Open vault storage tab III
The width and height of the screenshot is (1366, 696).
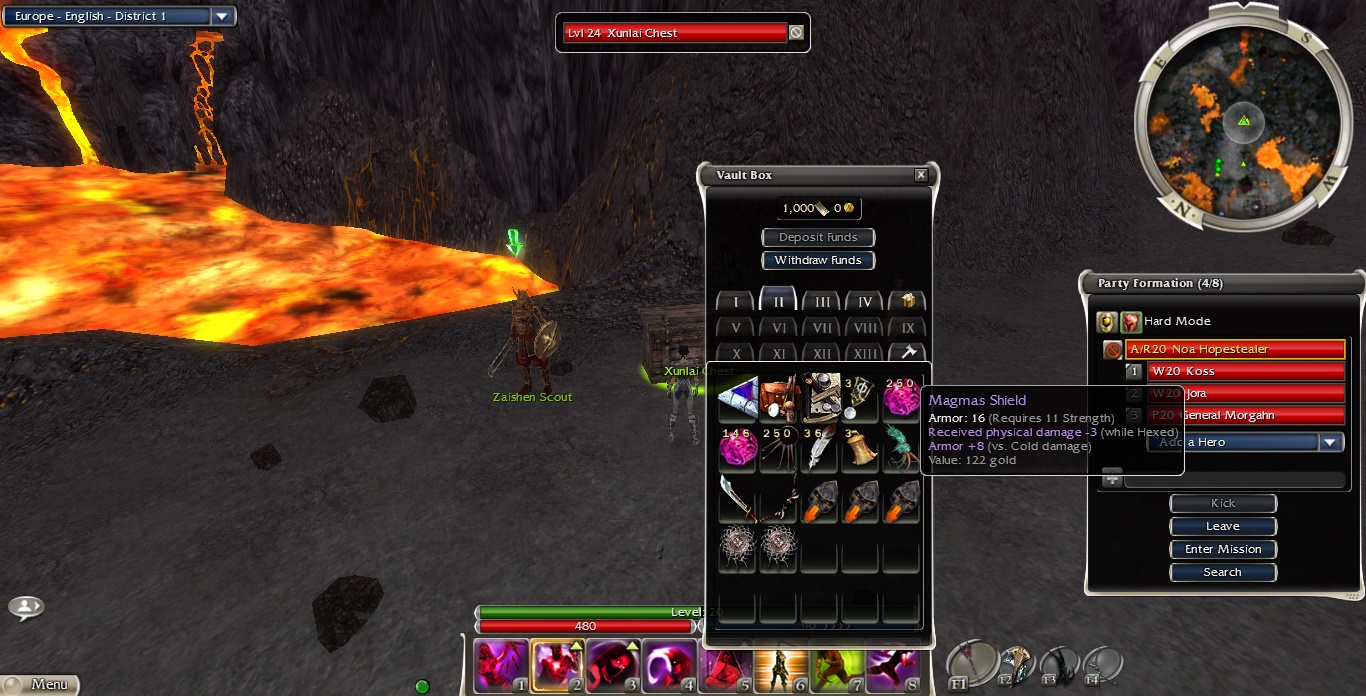point(822,302)
